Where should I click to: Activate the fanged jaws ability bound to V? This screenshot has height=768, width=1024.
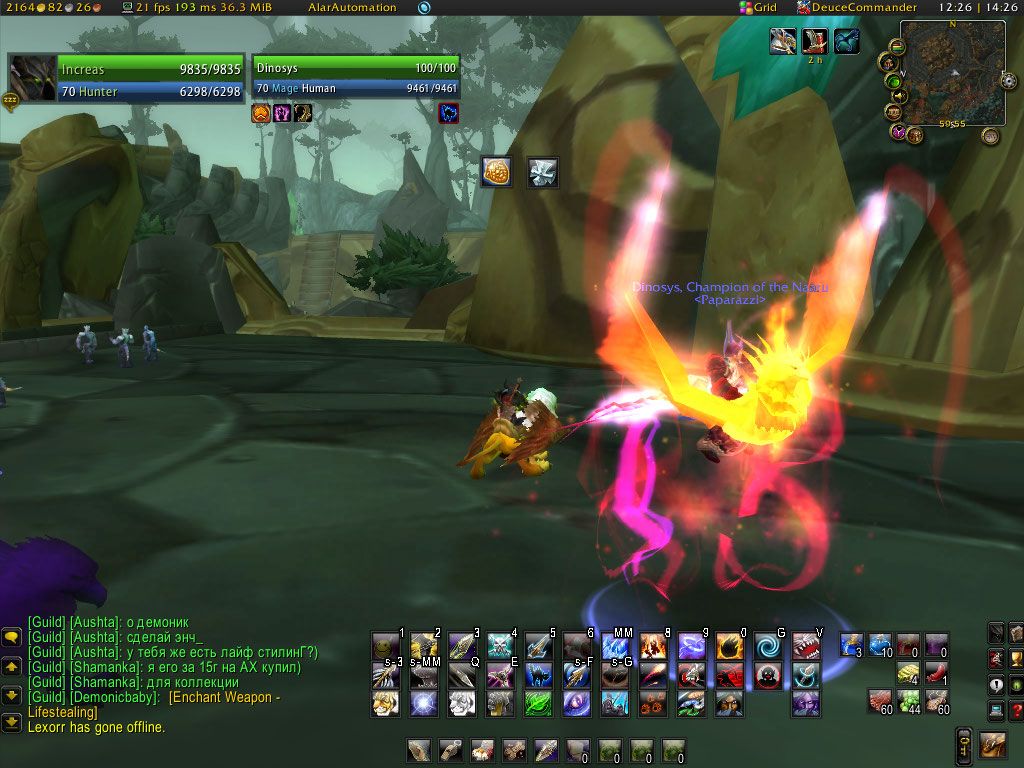coord(806,646)
